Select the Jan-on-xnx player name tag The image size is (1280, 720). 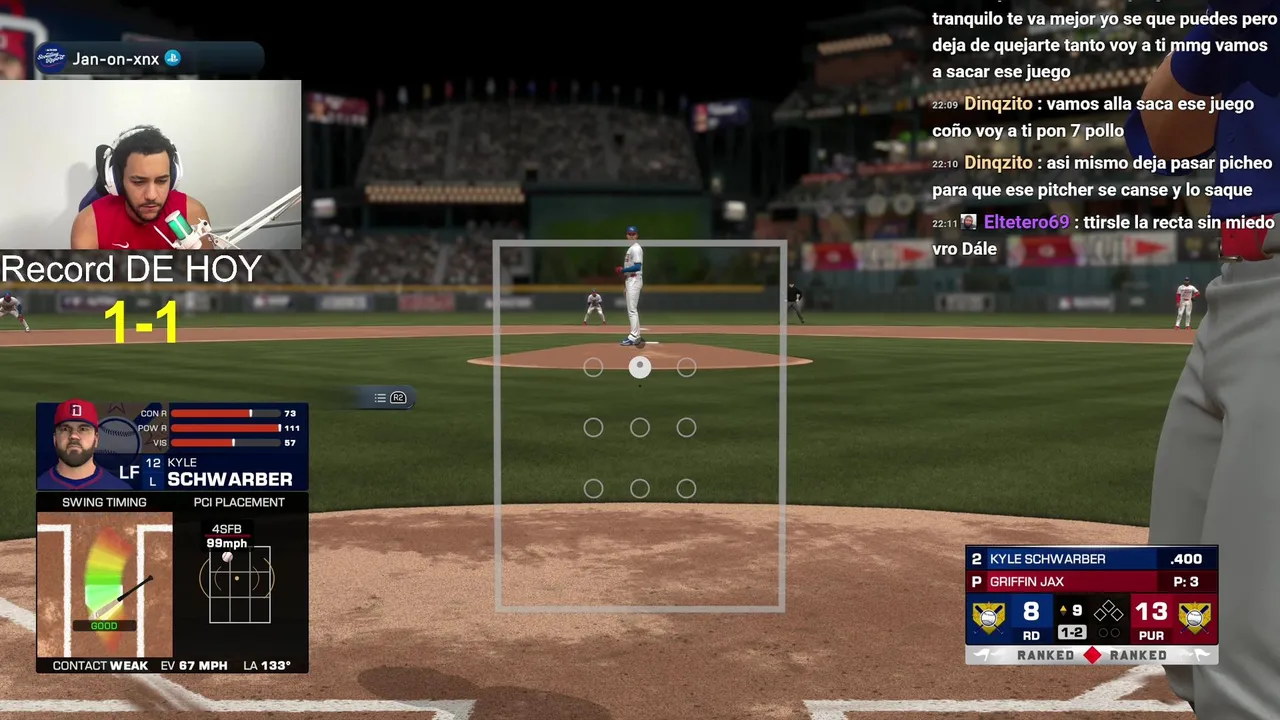click(x=116, y=59)
